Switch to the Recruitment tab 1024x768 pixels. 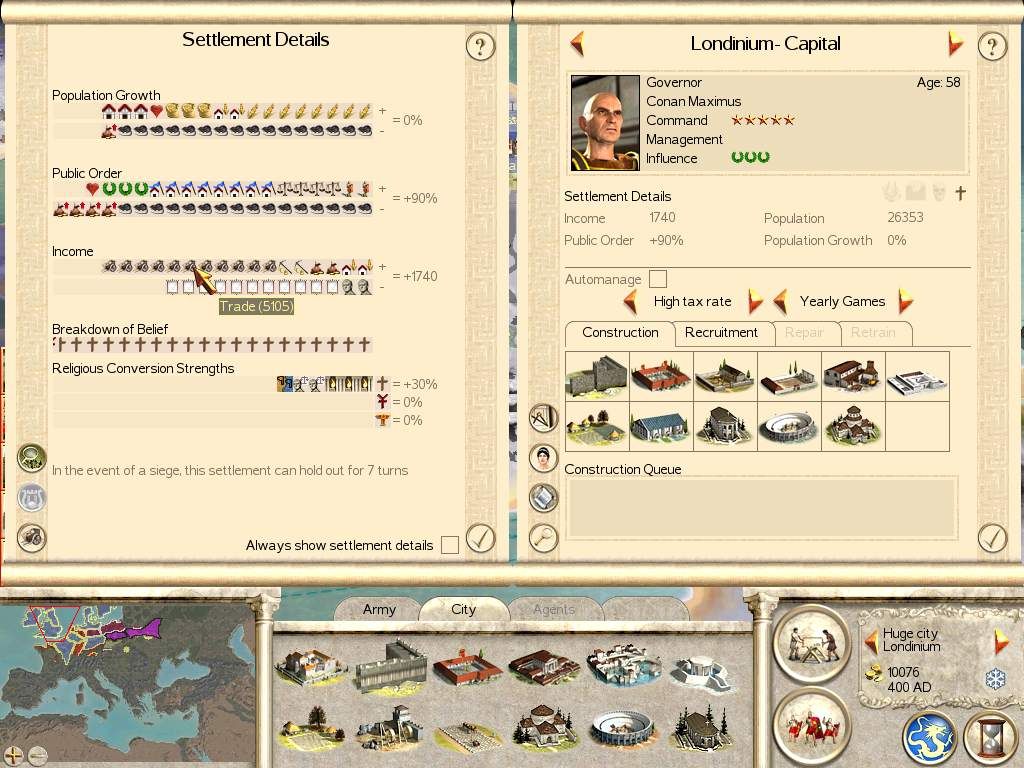tap(721, 333)
